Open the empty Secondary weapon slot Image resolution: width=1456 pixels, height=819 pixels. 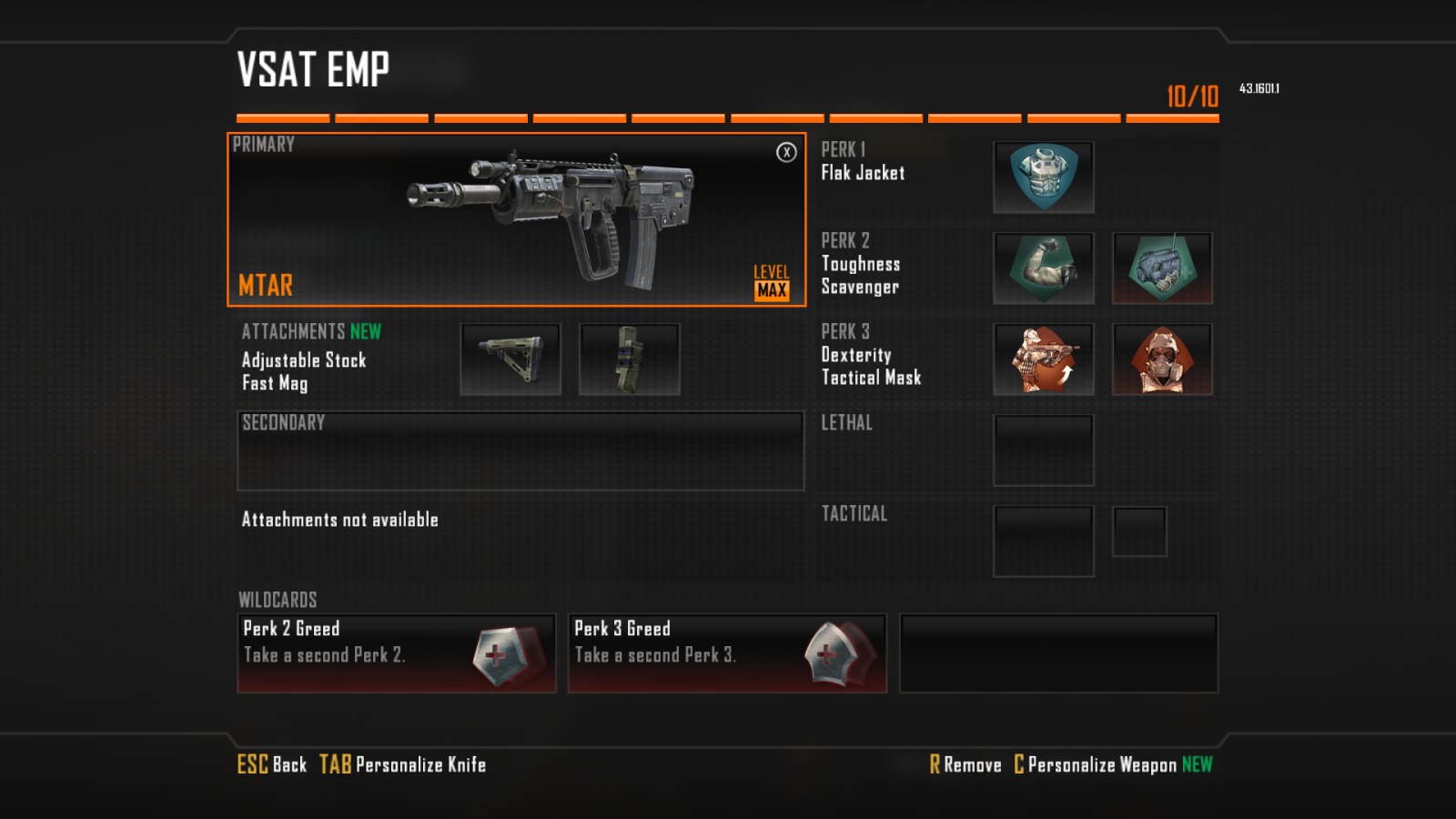pos(521,451)
